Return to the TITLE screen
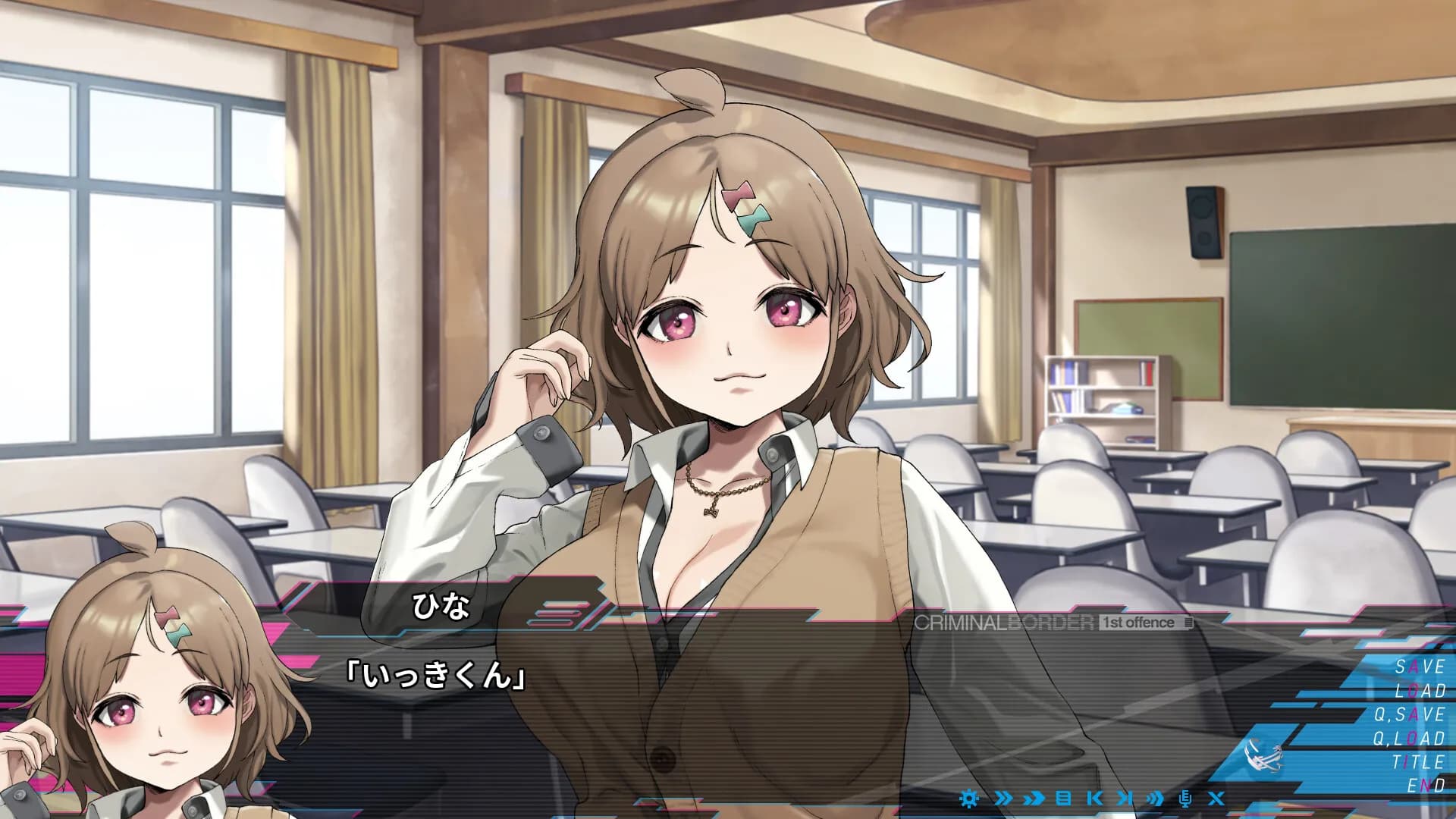The width and height of the screenshot is (1456, 819). coord(1418,762)
